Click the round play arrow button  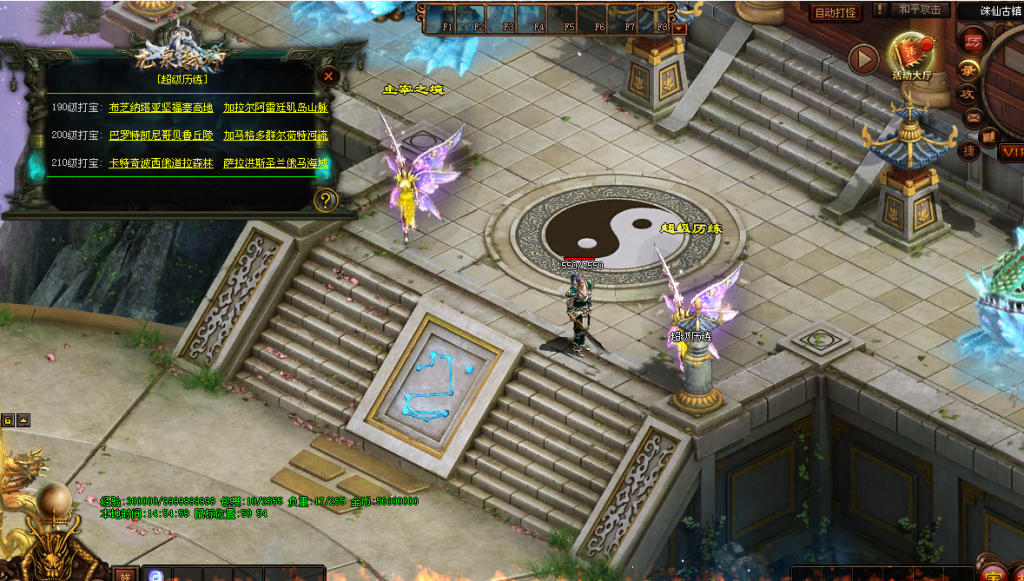(863, 59)
